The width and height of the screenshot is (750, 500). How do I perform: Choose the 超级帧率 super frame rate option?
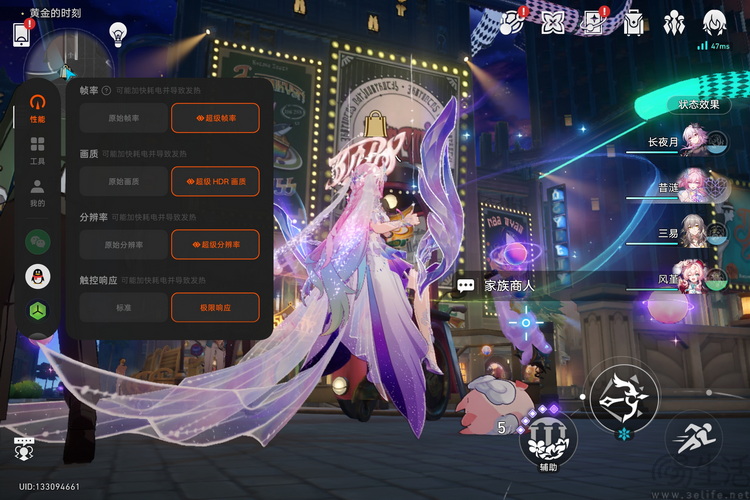point(215,118)
